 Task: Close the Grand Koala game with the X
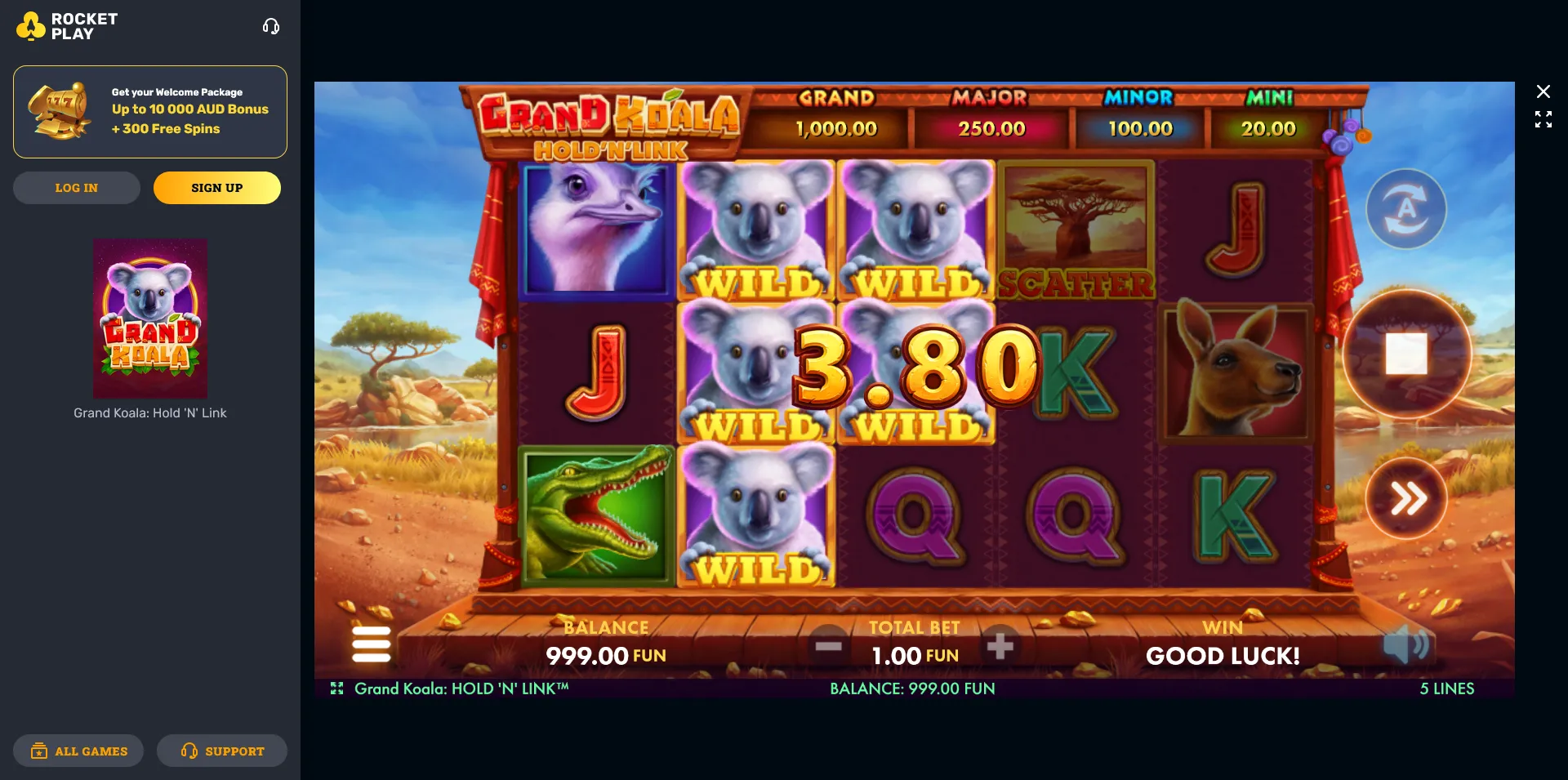pos(1543,91)
